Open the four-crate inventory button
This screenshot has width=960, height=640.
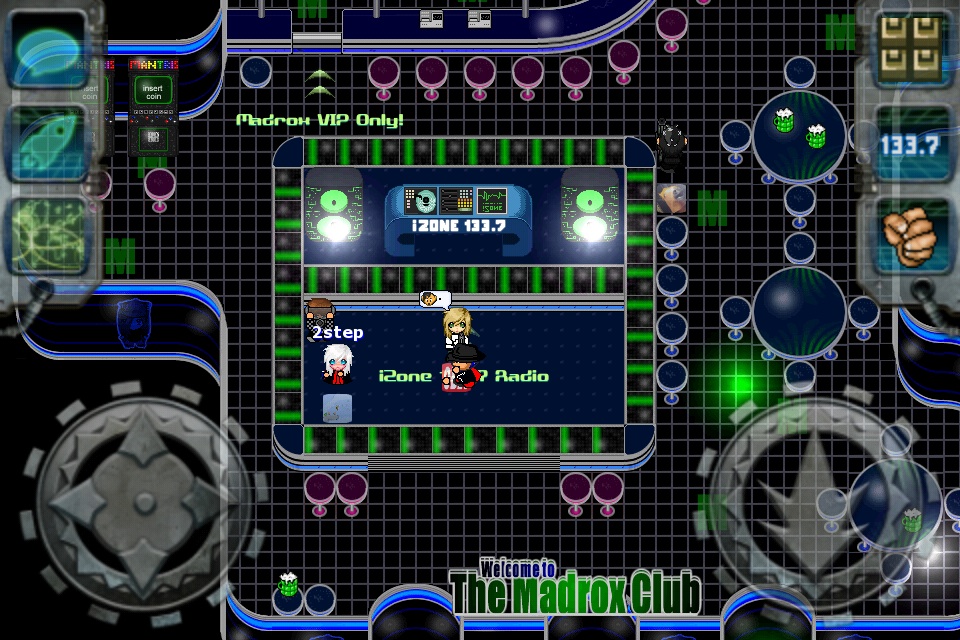tap(912, 50)
